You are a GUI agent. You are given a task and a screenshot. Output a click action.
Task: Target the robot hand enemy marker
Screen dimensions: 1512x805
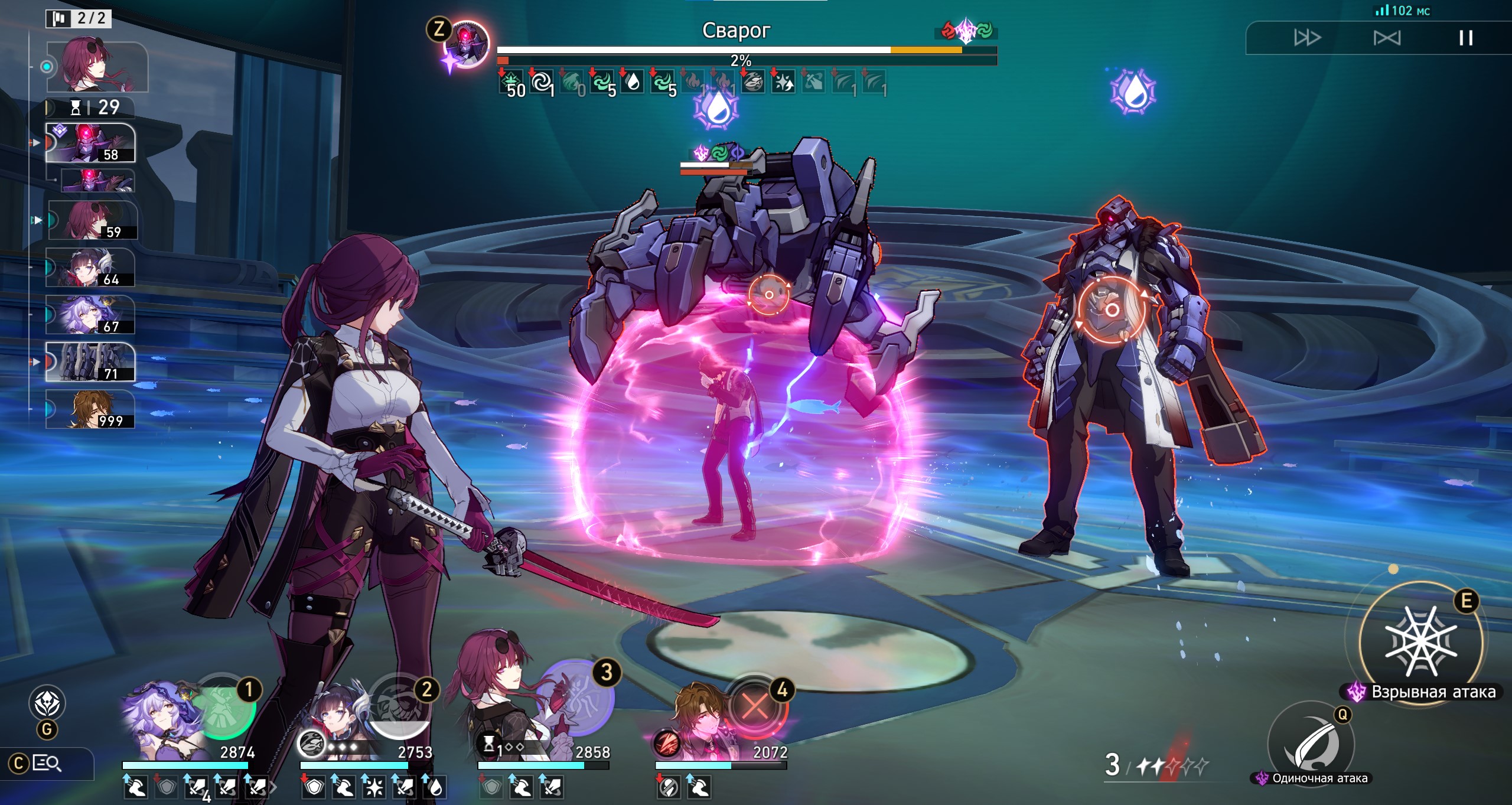[769, 294]
